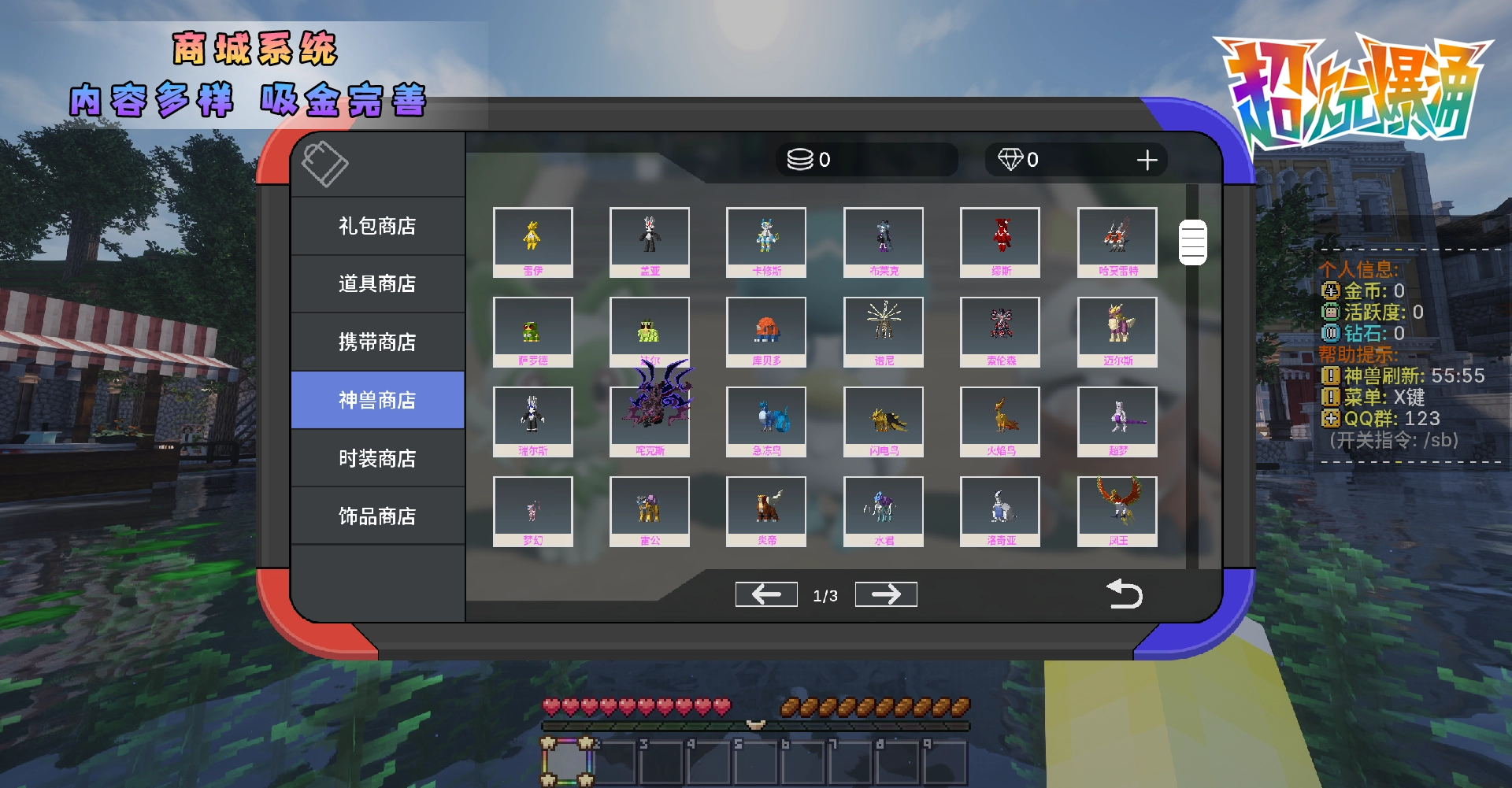Click the gold coin balance icon
1512x788 pixels.
[798, 159]
